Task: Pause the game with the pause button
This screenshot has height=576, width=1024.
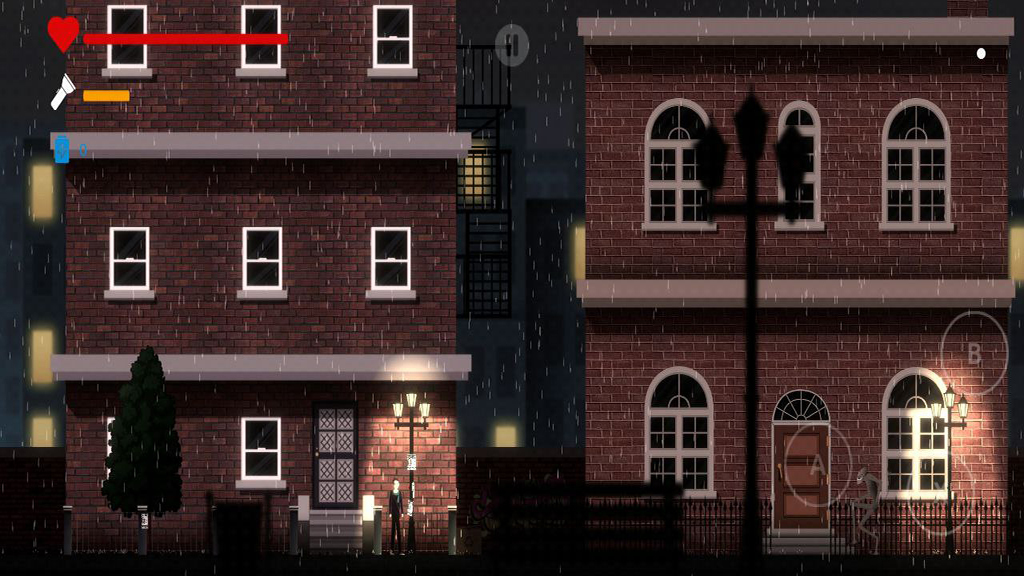Action: (x=512, y=45)
